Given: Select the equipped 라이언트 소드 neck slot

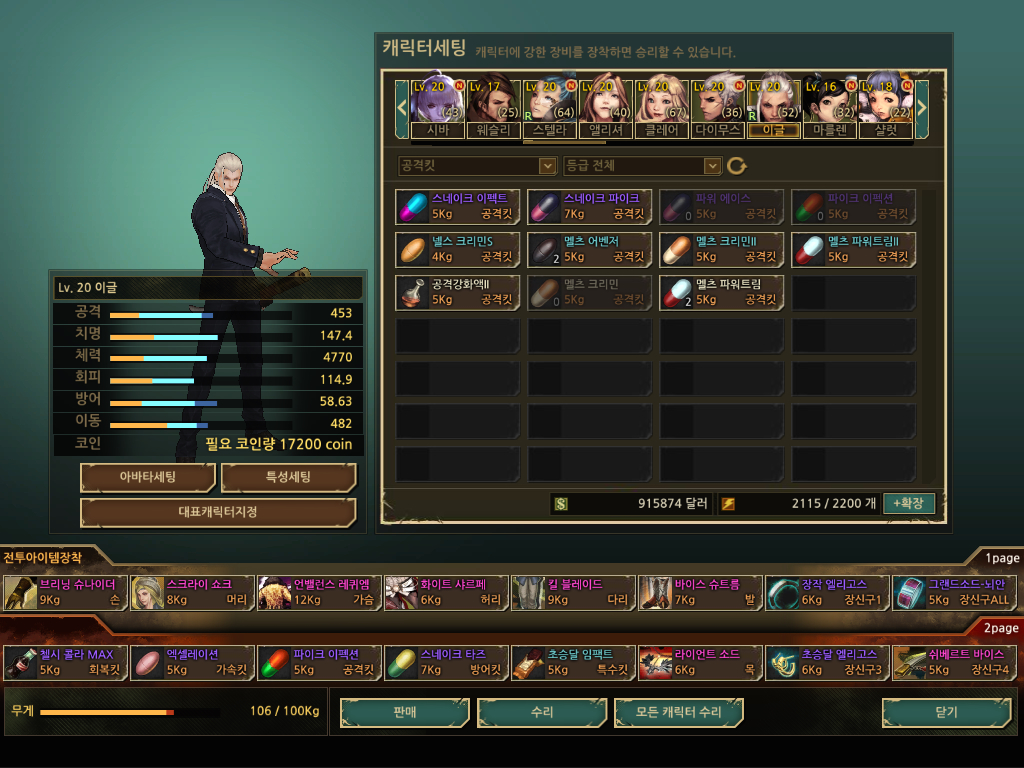Looking at the screenshot, I should (700, 662).
